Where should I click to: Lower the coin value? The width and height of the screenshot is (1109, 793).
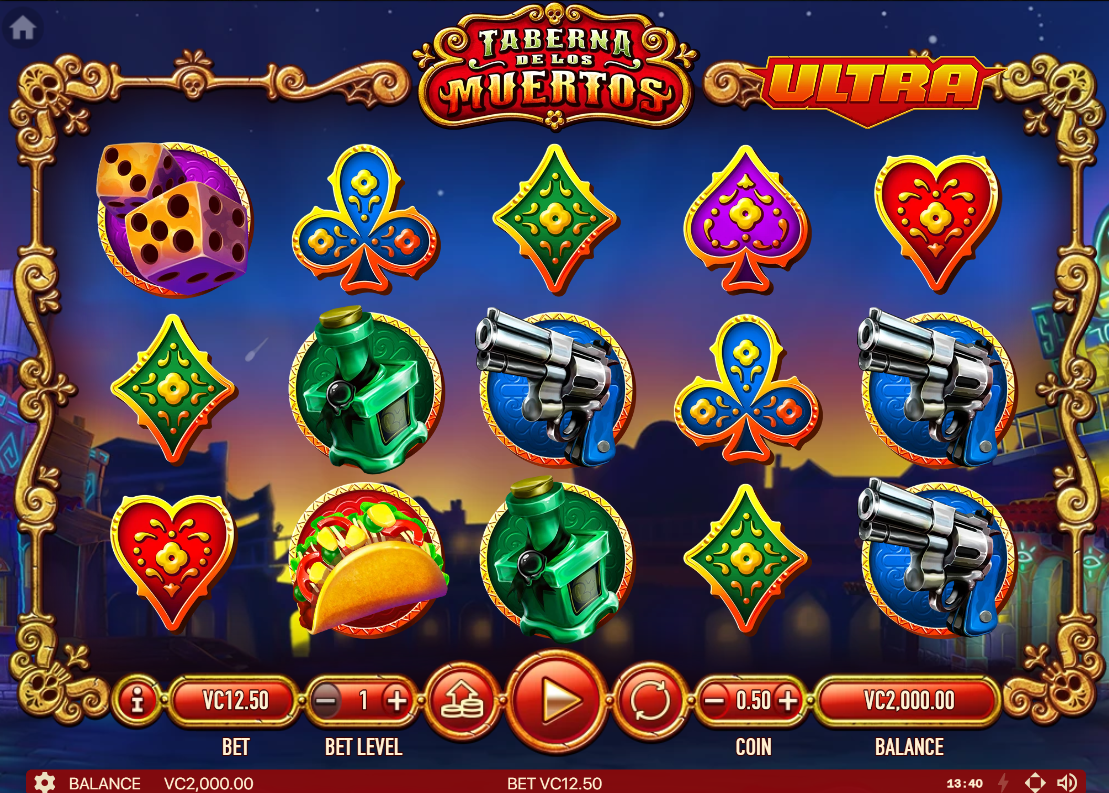tap(714, 701)
